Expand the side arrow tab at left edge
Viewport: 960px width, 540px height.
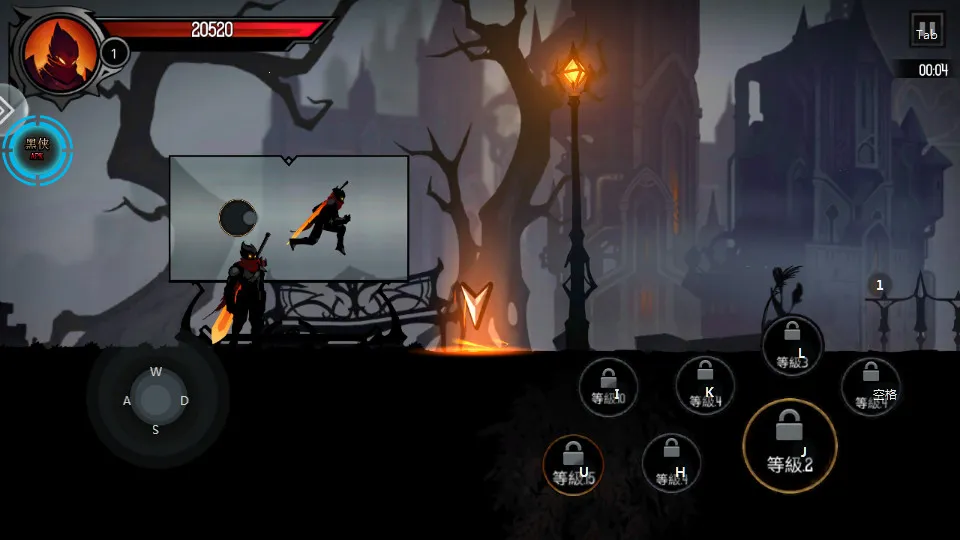pos(8,105)
